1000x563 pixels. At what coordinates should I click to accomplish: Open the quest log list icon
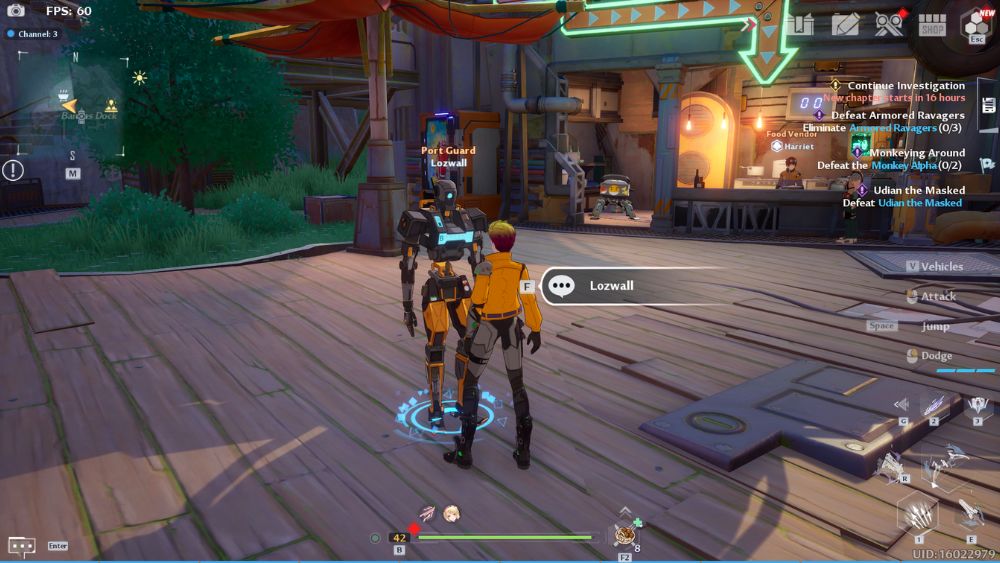pos(988,106)
